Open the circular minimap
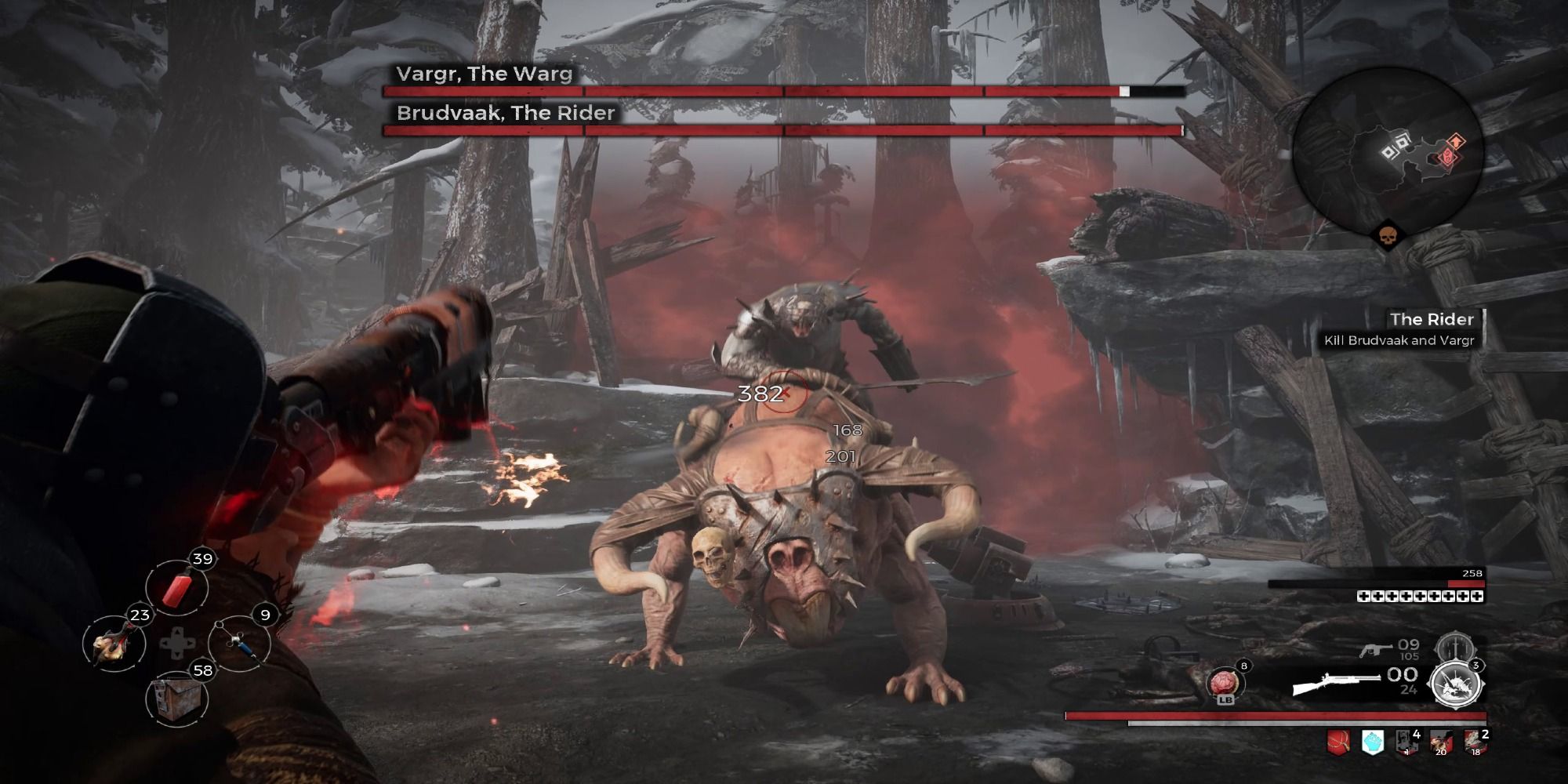Viewport: 1568px width, 784px height. [x=1388, y=149]
